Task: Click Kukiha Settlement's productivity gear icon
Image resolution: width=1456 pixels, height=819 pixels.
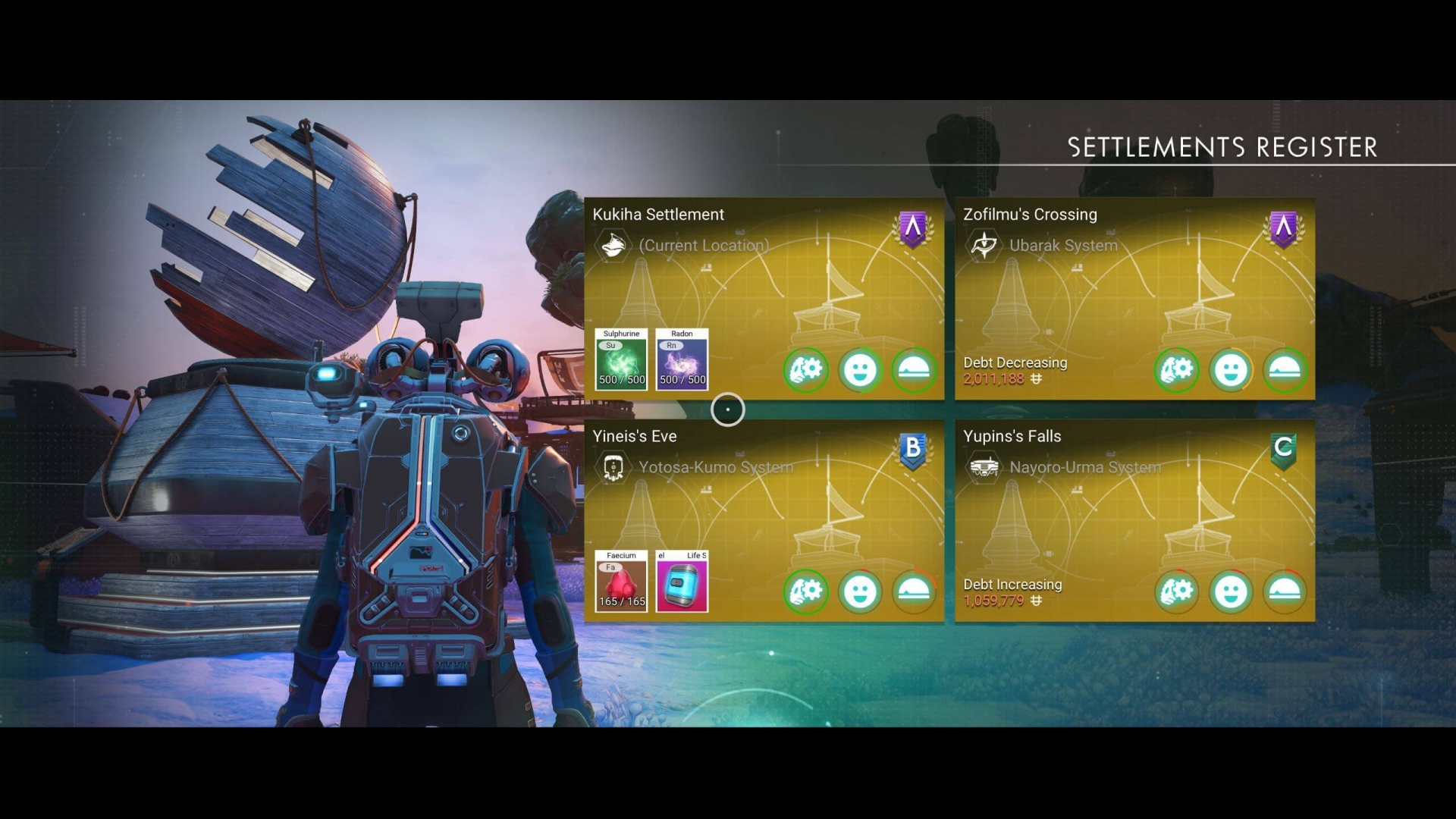Action: pyautogui.click(x=805, y=370)
